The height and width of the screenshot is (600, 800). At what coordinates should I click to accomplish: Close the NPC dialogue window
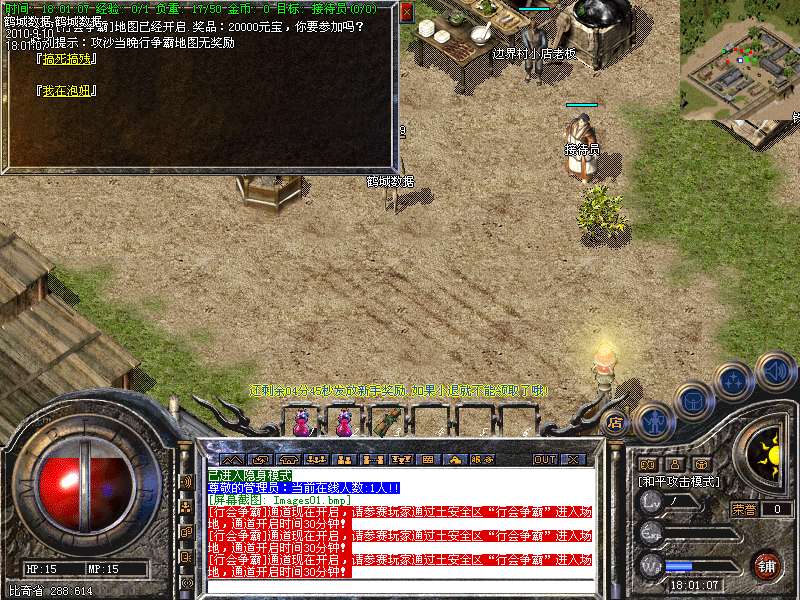tap(406, 13)
